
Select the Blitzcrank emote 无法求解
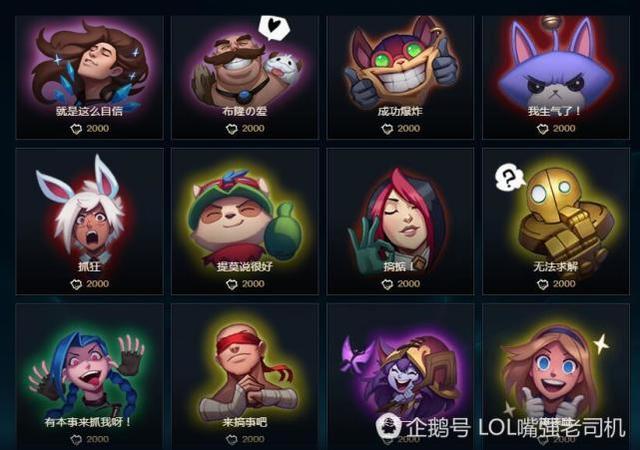(556, 215)
